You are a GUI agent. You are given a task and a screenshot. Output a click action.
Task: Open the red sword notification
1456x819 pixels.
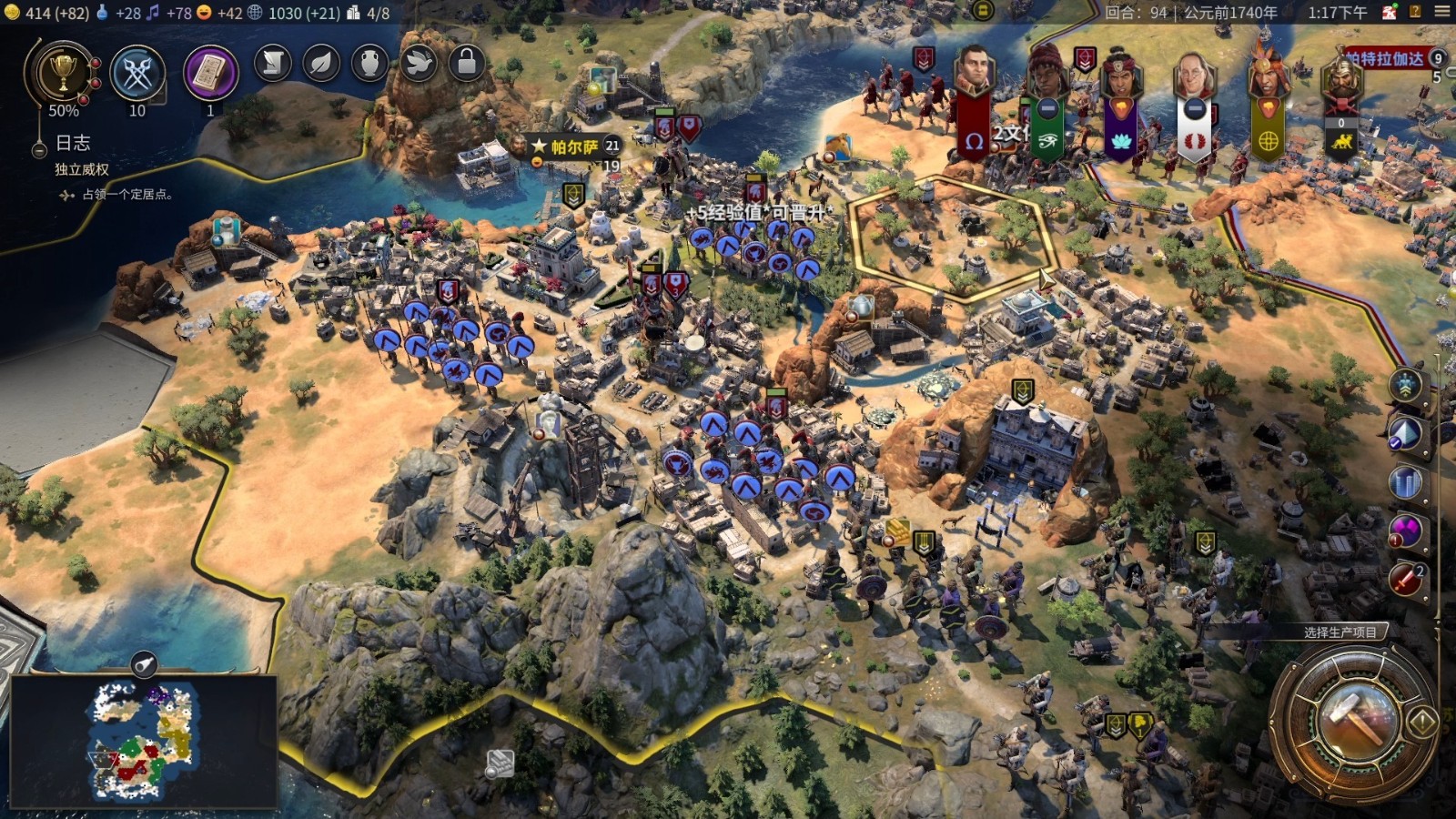coord(1406,578)
